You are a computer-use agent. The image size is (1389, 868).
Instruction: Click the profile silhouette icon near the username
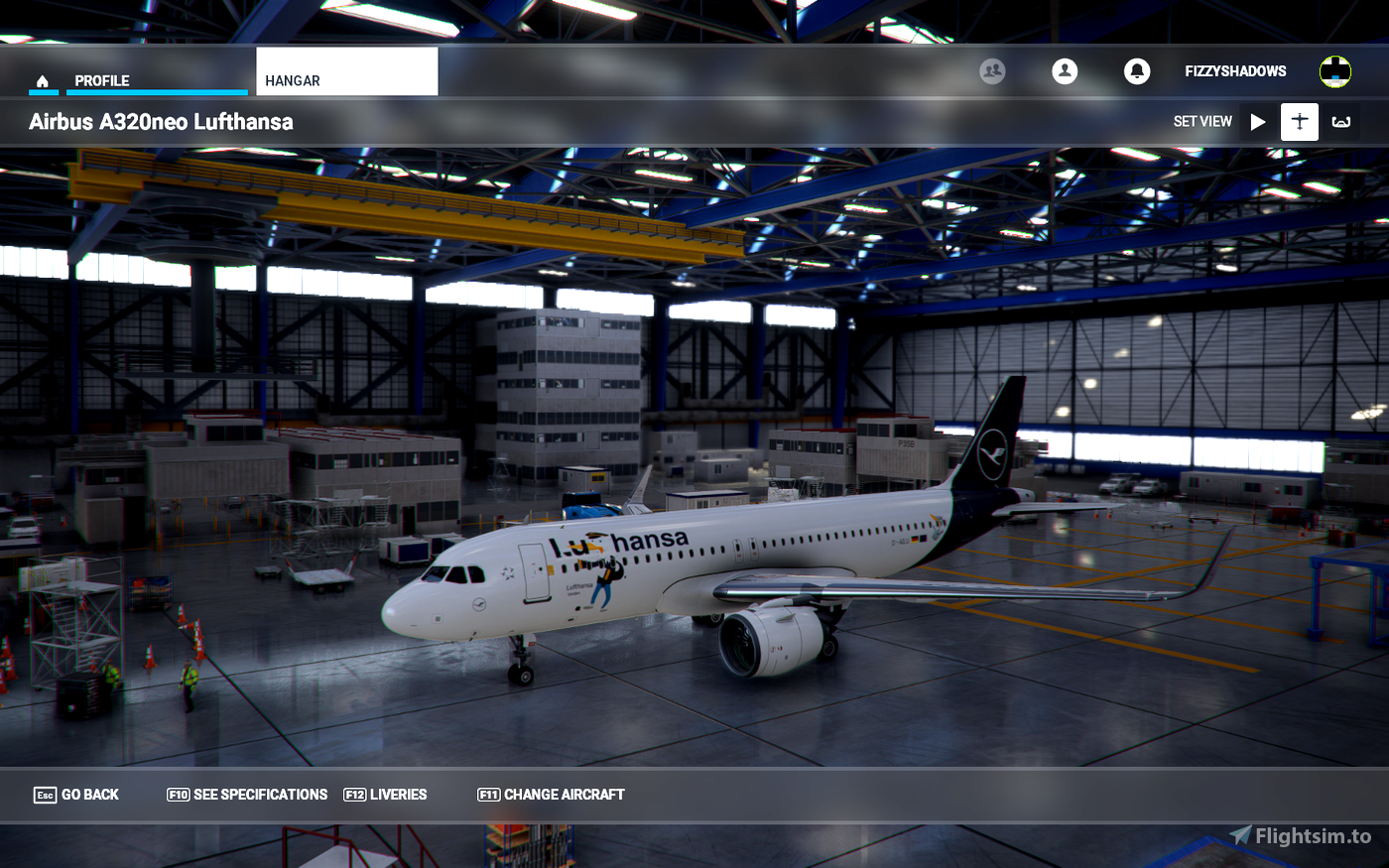[1065, 70]
